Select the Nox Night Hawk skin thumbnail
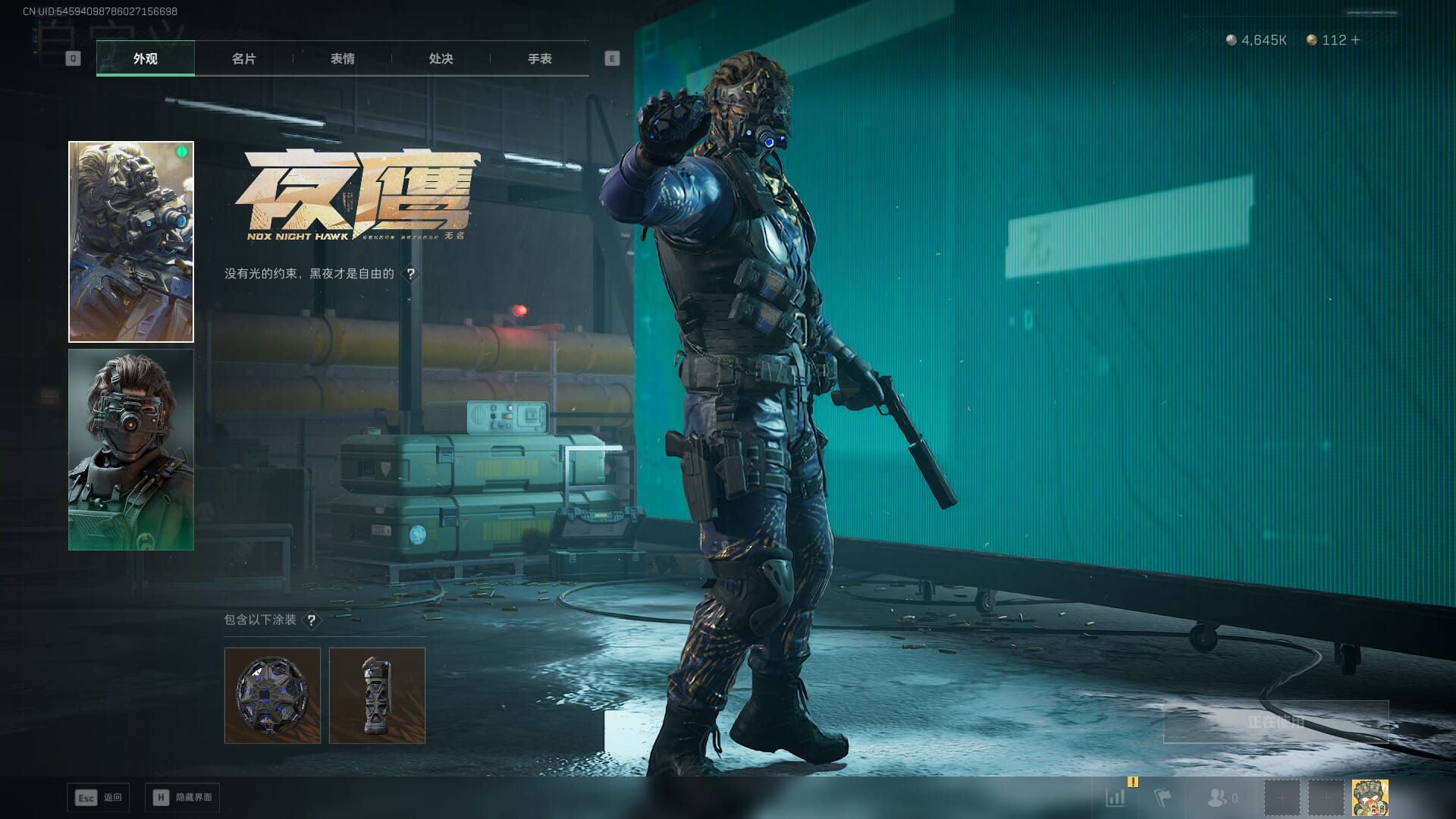 pos(131,241)
